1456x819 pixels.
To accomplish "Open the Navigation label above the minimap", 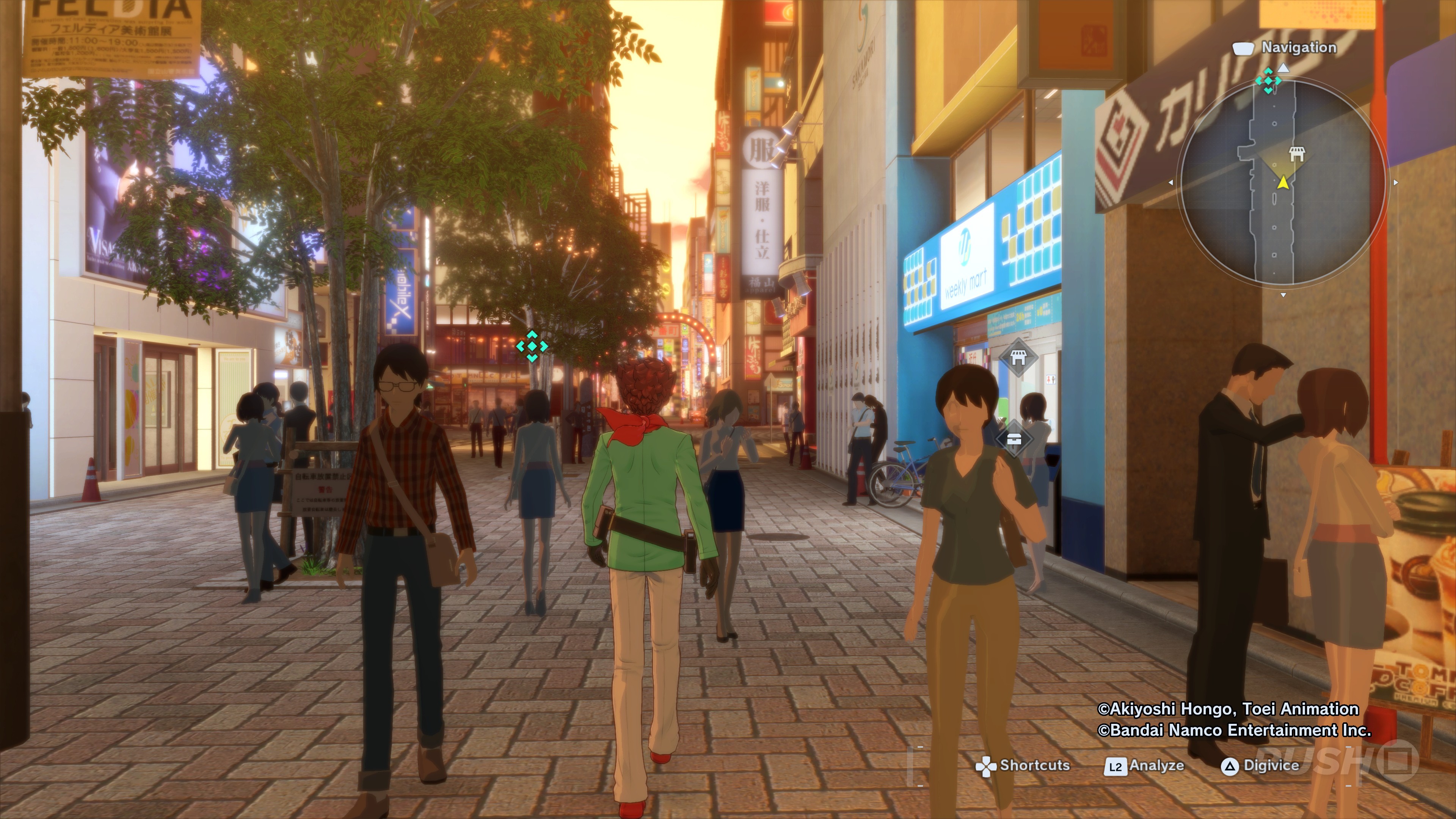I will click(x=1298, y=48).
